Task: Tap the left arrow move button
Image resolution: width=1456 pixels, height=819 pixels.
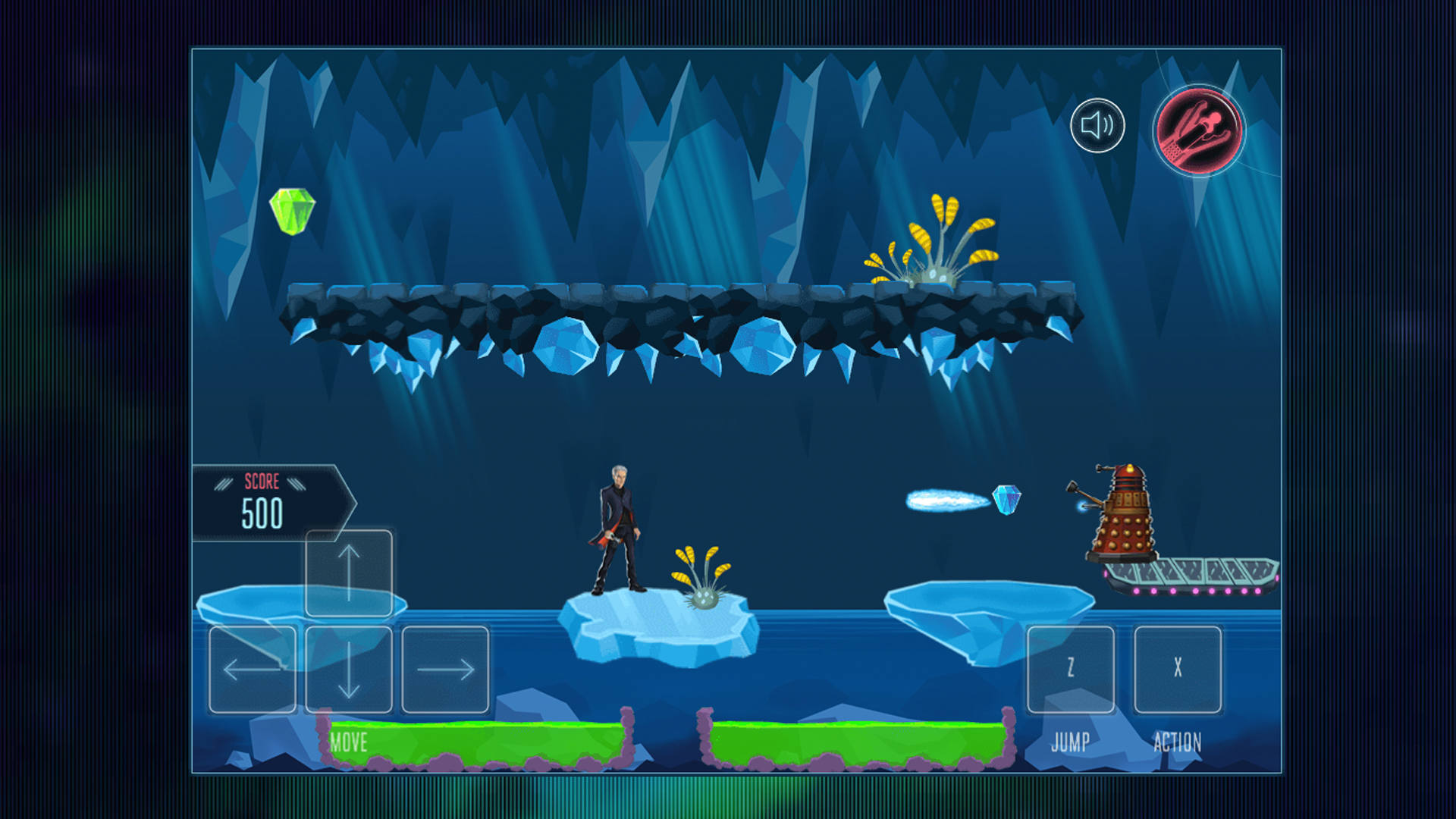Action: [x=253, y=670]
